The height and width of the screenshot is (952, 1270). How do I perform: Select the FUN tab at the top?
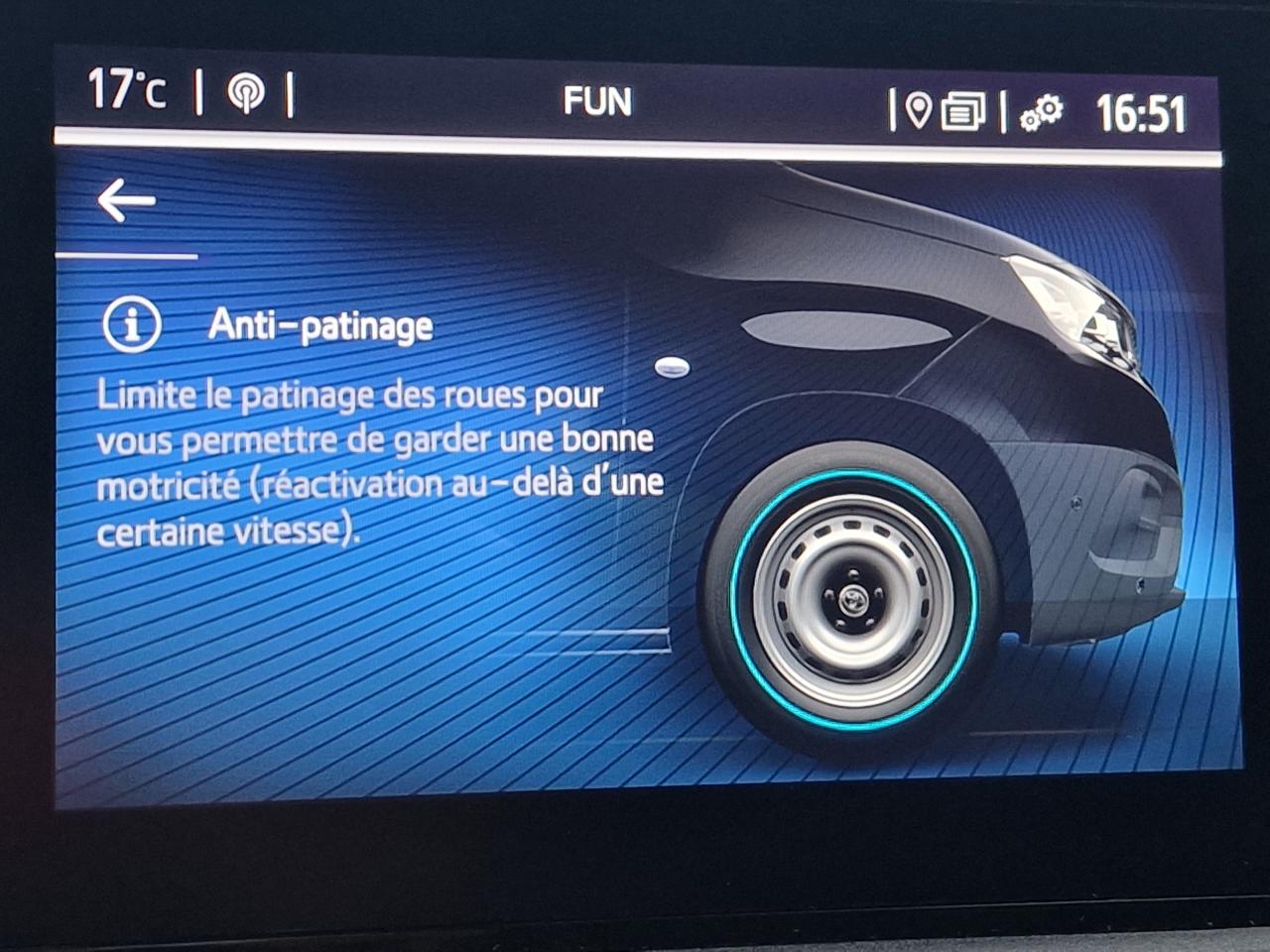599,99
